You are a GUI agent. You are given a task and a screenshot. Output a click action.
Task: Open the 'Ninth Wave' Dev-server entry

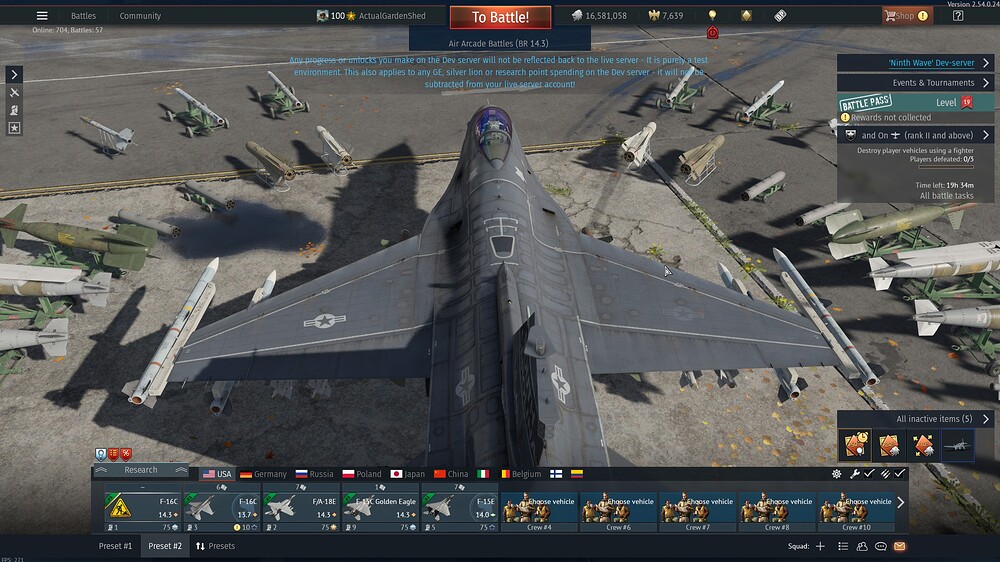tap(915, 63)
